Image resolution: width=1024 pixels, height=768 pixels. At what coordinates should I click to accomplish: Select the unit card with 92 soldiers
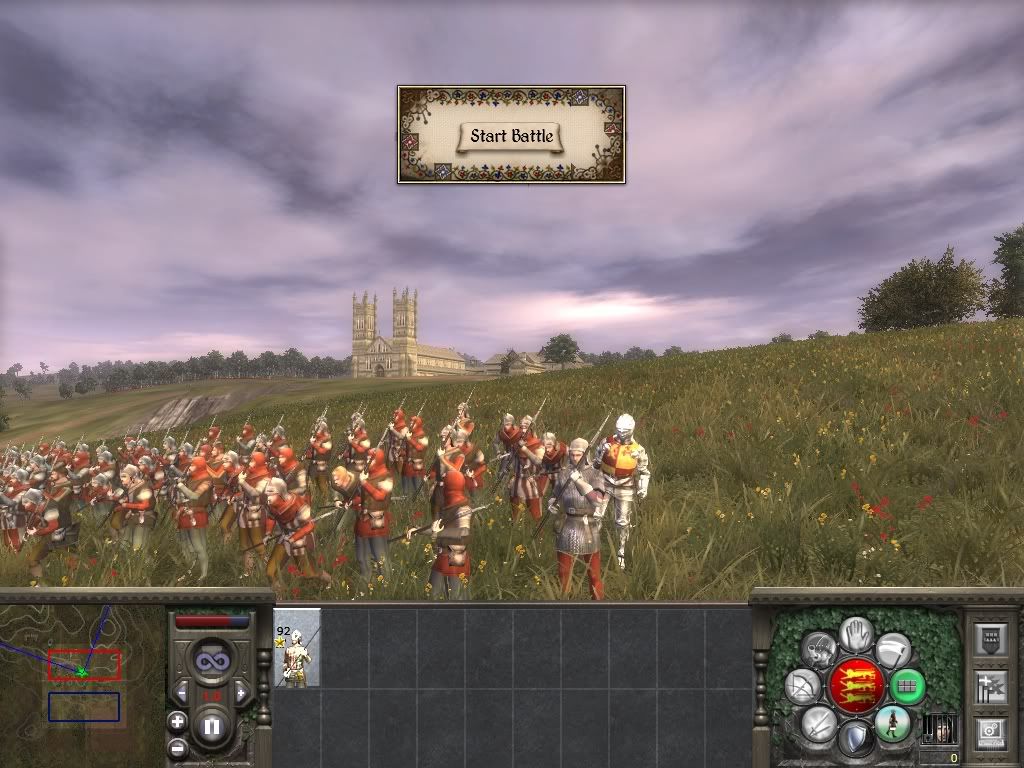(297, 648)
